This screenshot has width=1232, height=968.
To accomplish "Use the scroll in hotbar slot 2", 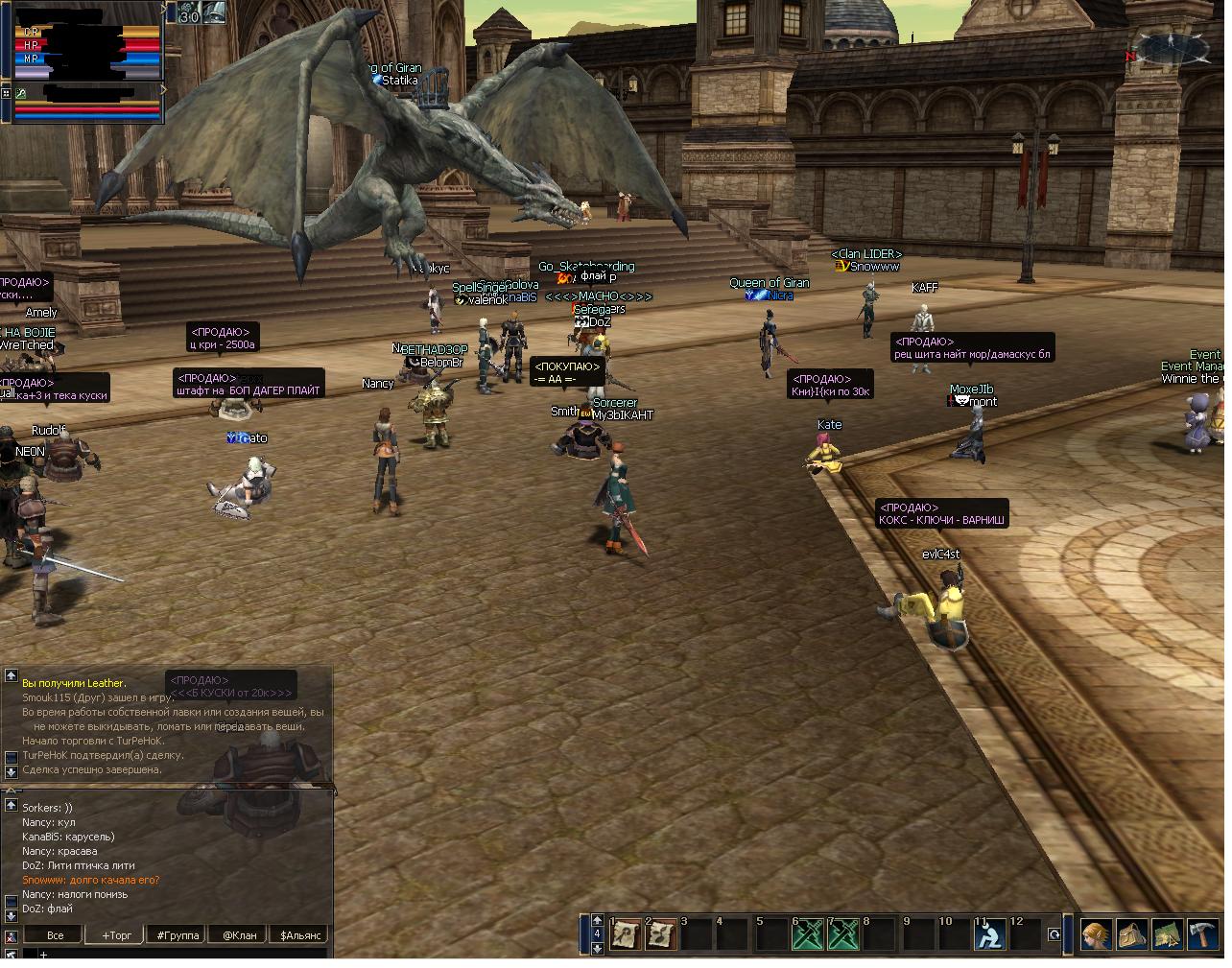I will coord(661,934).
